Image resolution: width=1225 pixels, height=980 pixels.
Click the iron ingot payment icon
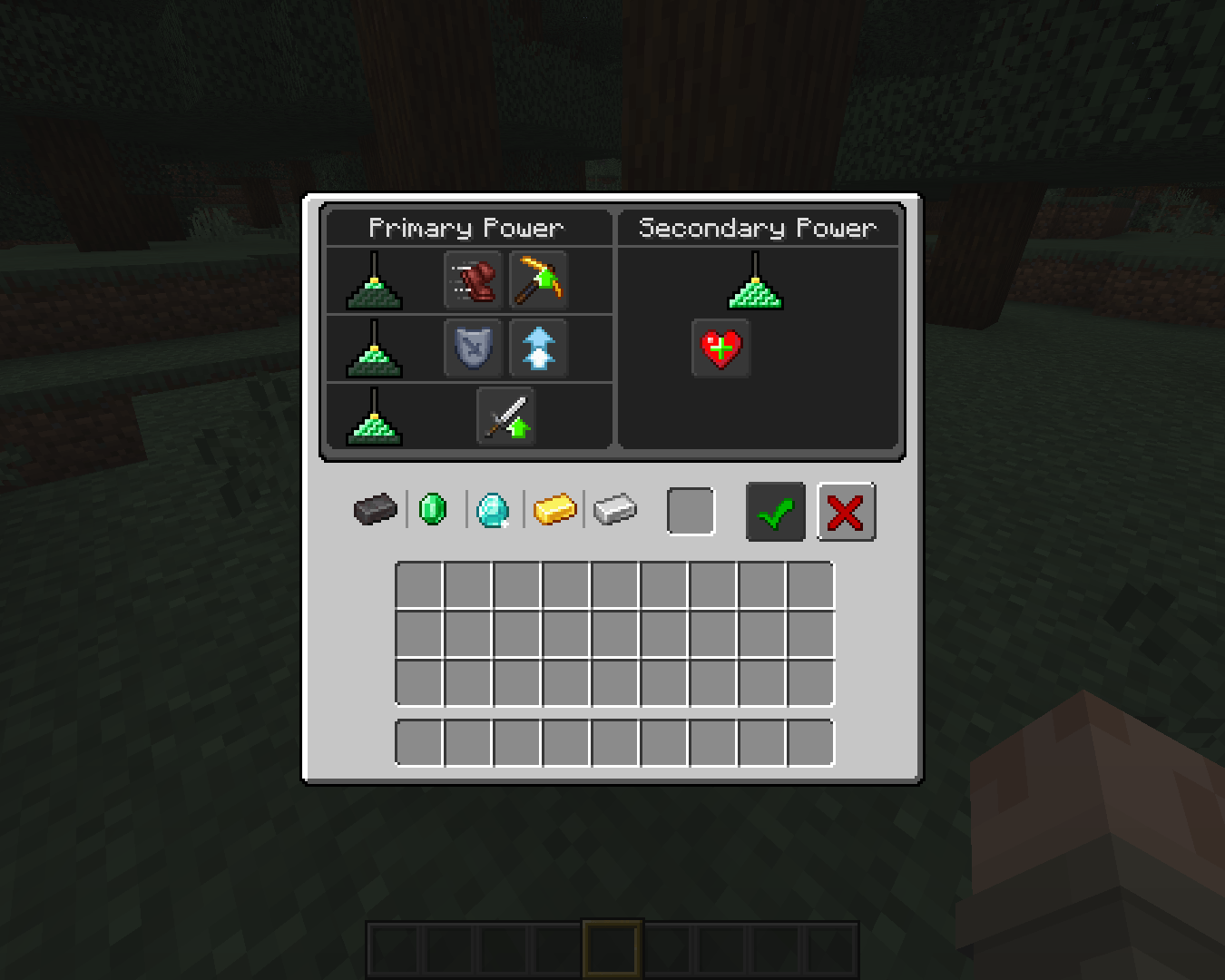tap(614, 510)
